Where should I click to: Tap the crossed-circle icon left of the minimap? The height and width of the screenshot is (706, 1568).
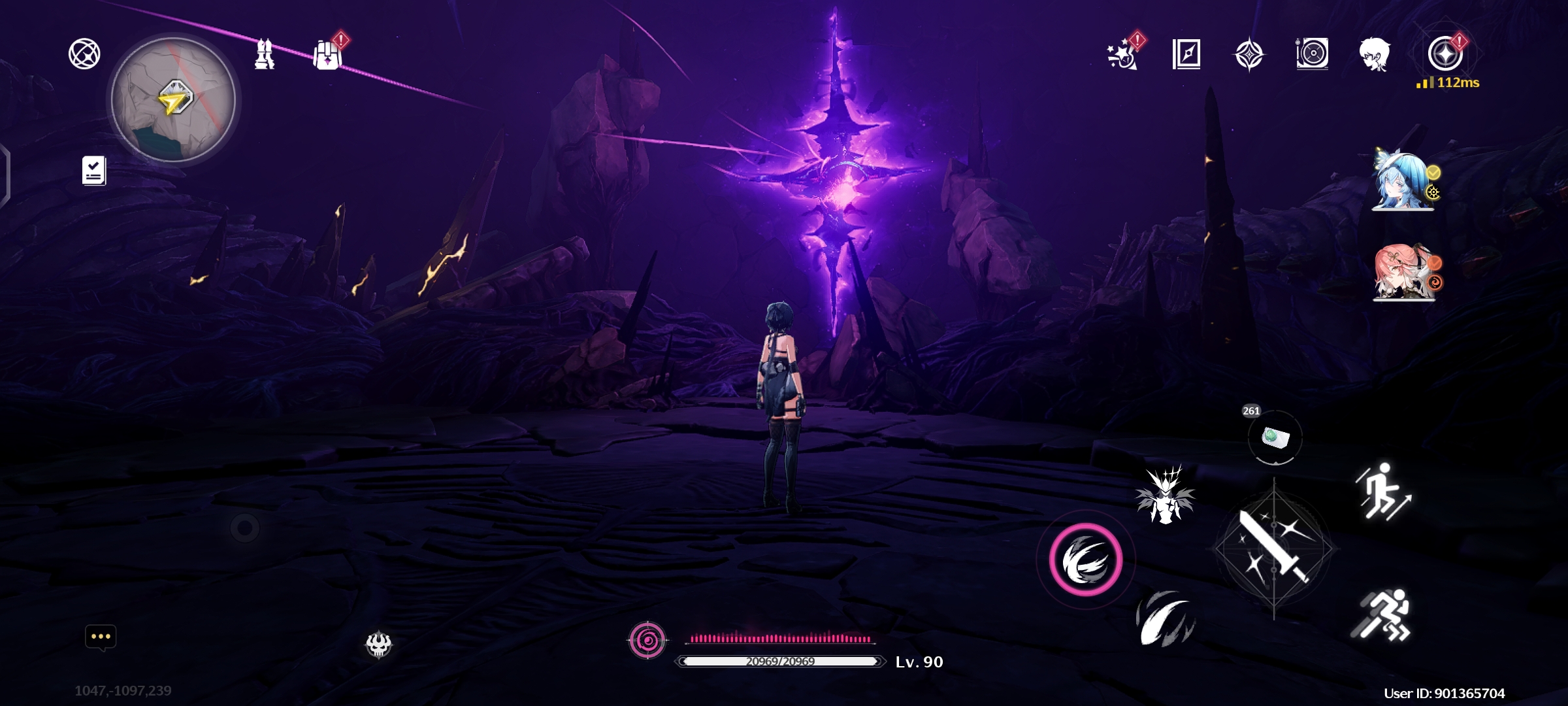84,54
